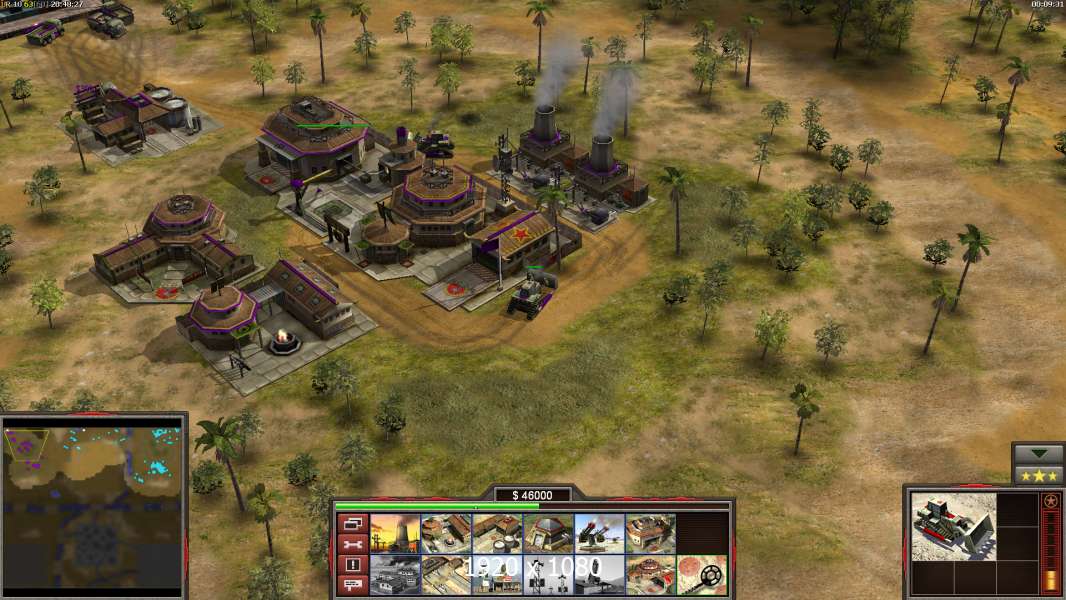
Task: Select the Command Center build icon
Action: 650,574
